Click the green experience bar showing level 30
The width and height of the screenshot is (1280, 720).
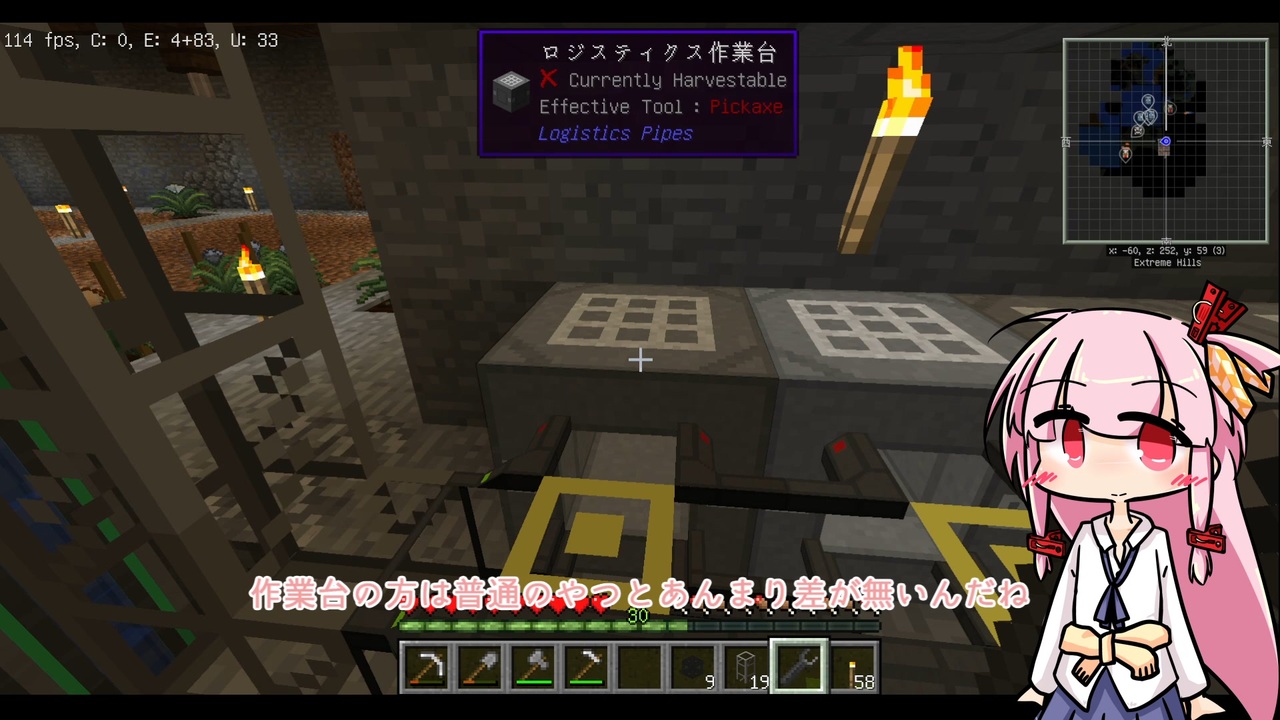[640, 625]
